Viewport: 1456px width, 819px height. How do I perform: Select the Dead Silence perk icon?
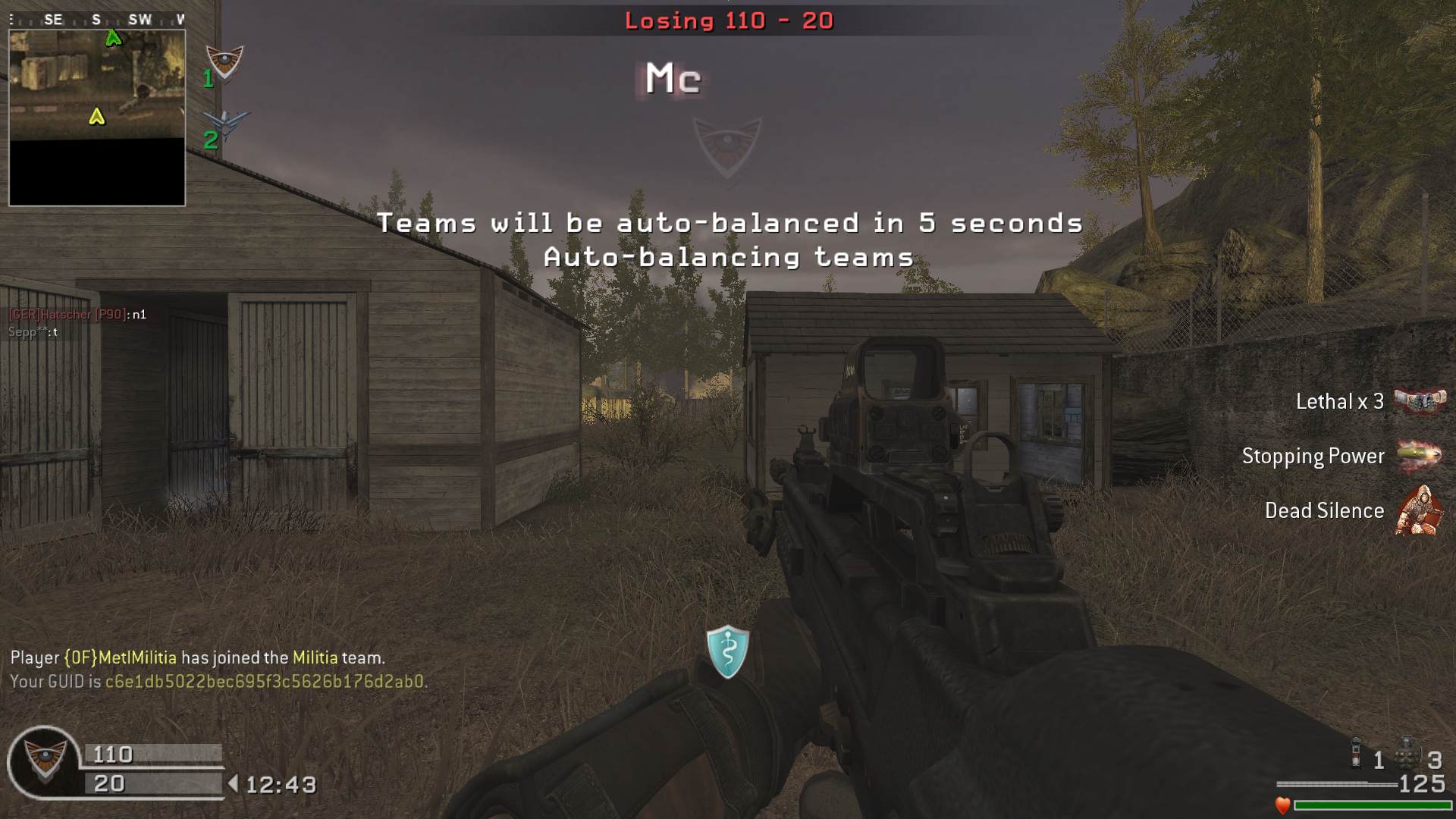pyautogui.click(x=1418, y=510)
